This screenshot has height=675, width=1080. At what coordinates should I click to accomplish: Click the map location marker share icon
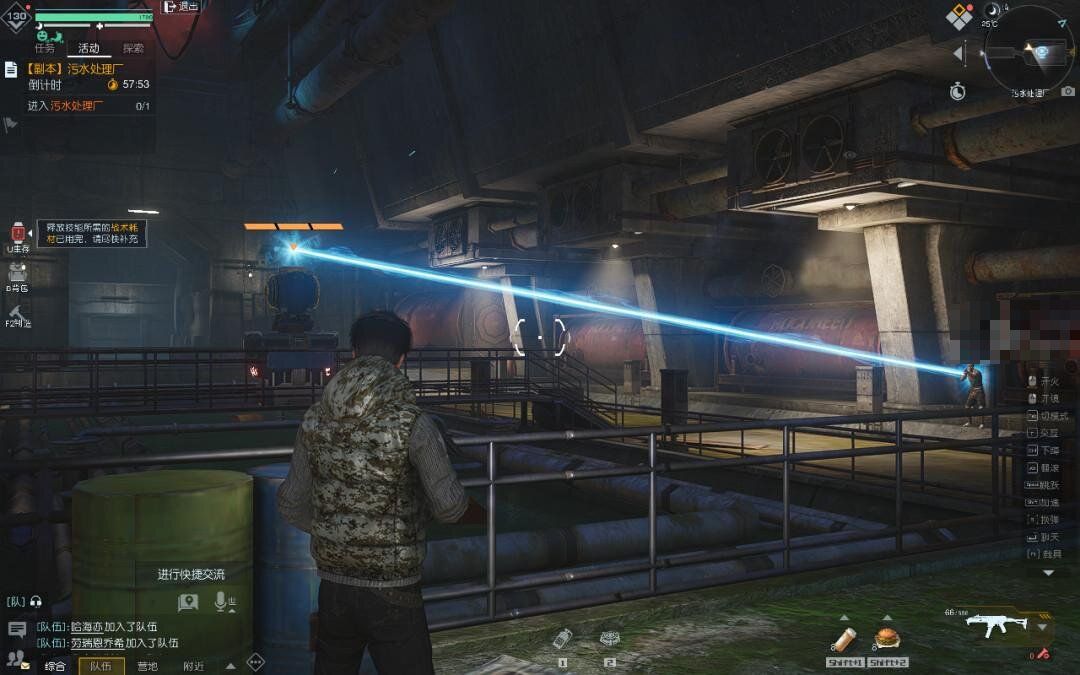[x=188, y=601]
